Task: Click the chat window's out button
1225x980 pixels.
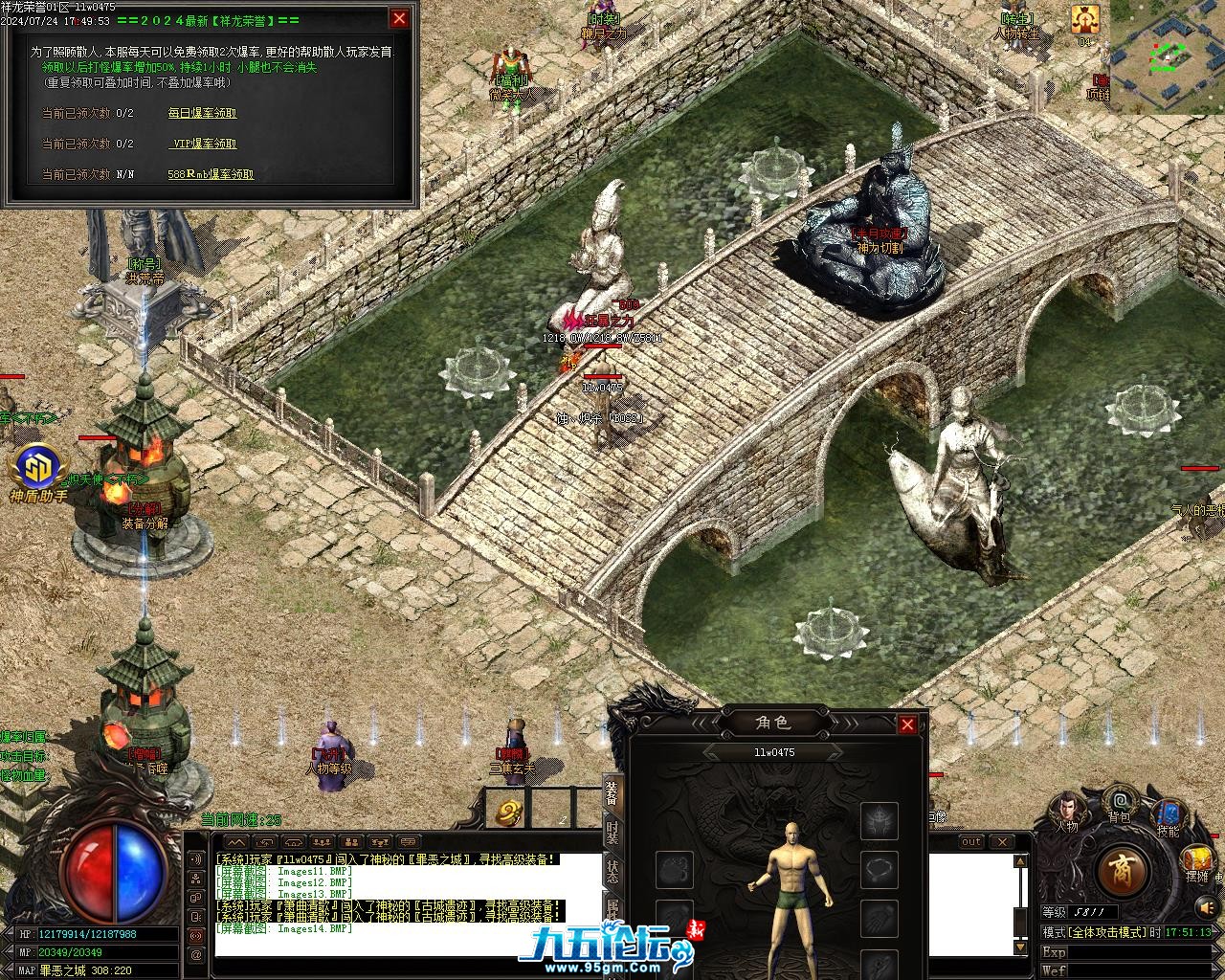Action: click(x=971, y=842)
